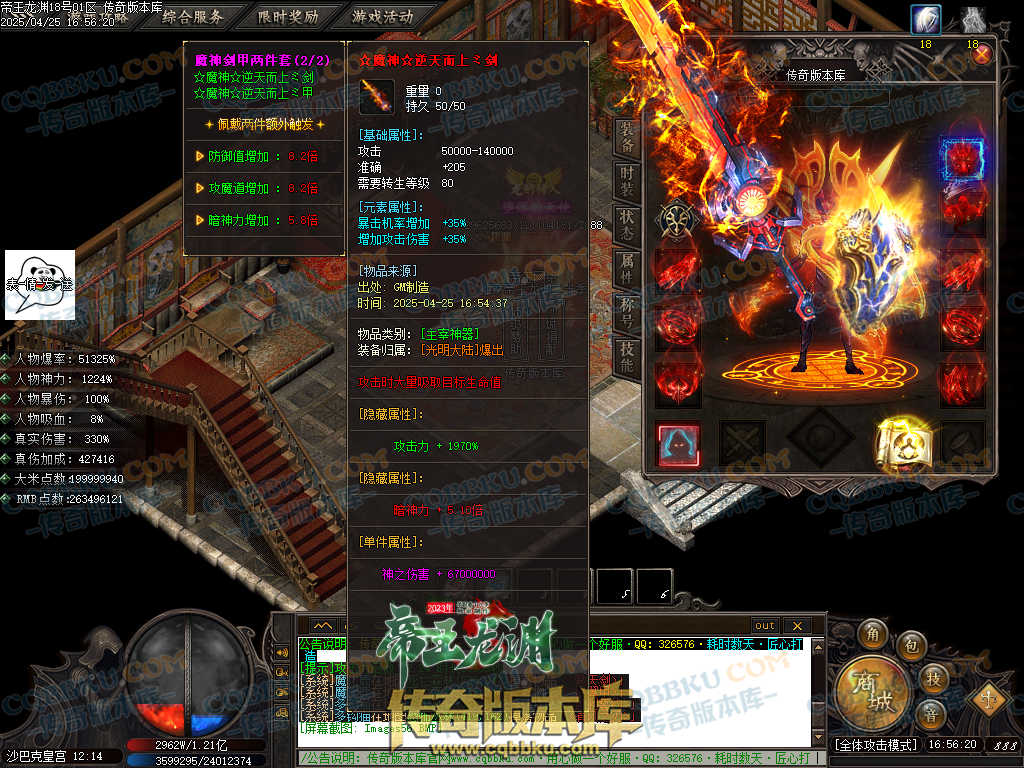Viewport: 1024px width, 768px height.
Task: Toggle the 音 sound button
Action: pyautogui.click(x=930, y=714)
